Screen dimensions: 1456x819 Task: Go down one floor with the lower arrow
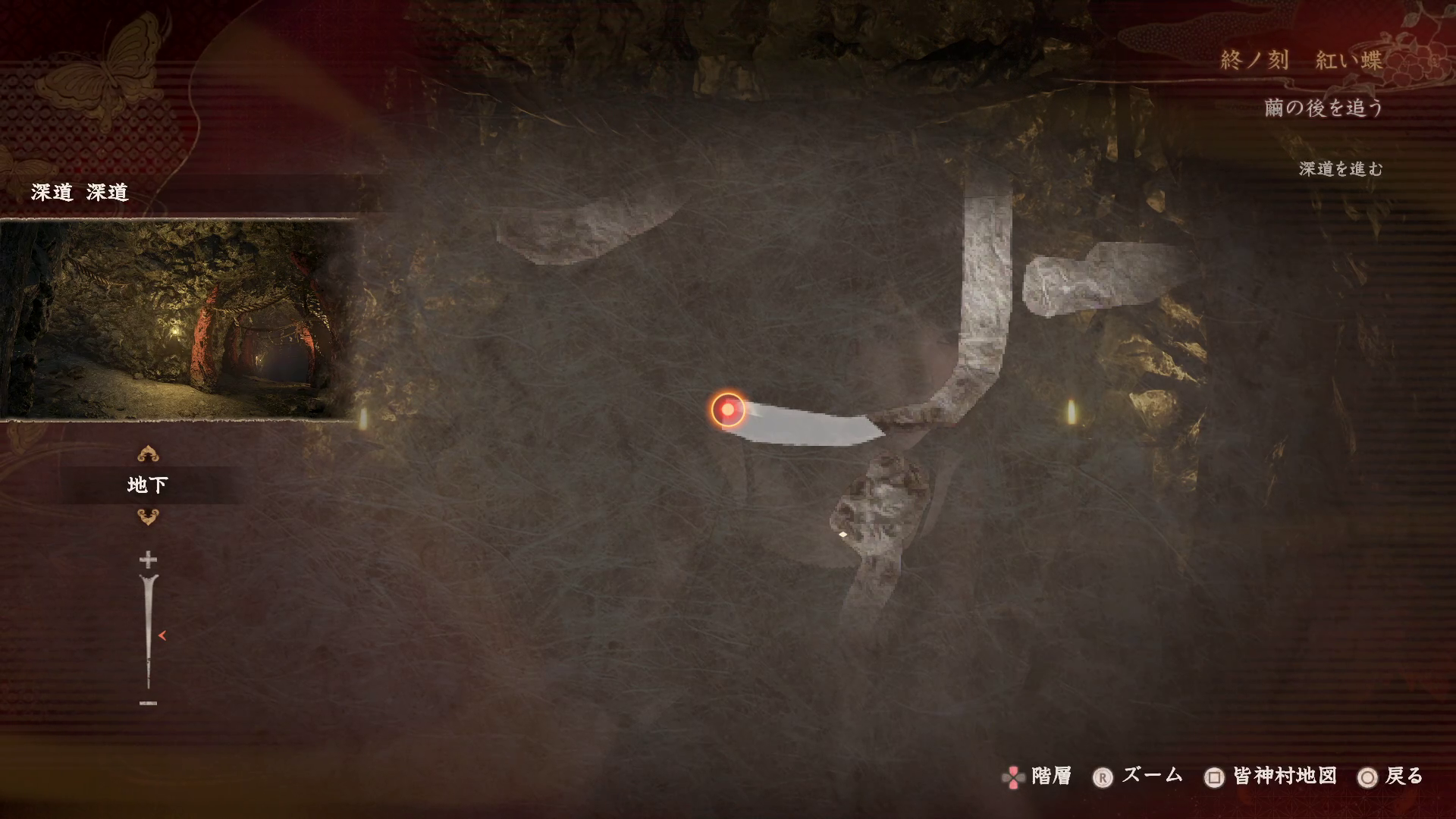coord(148,517)
